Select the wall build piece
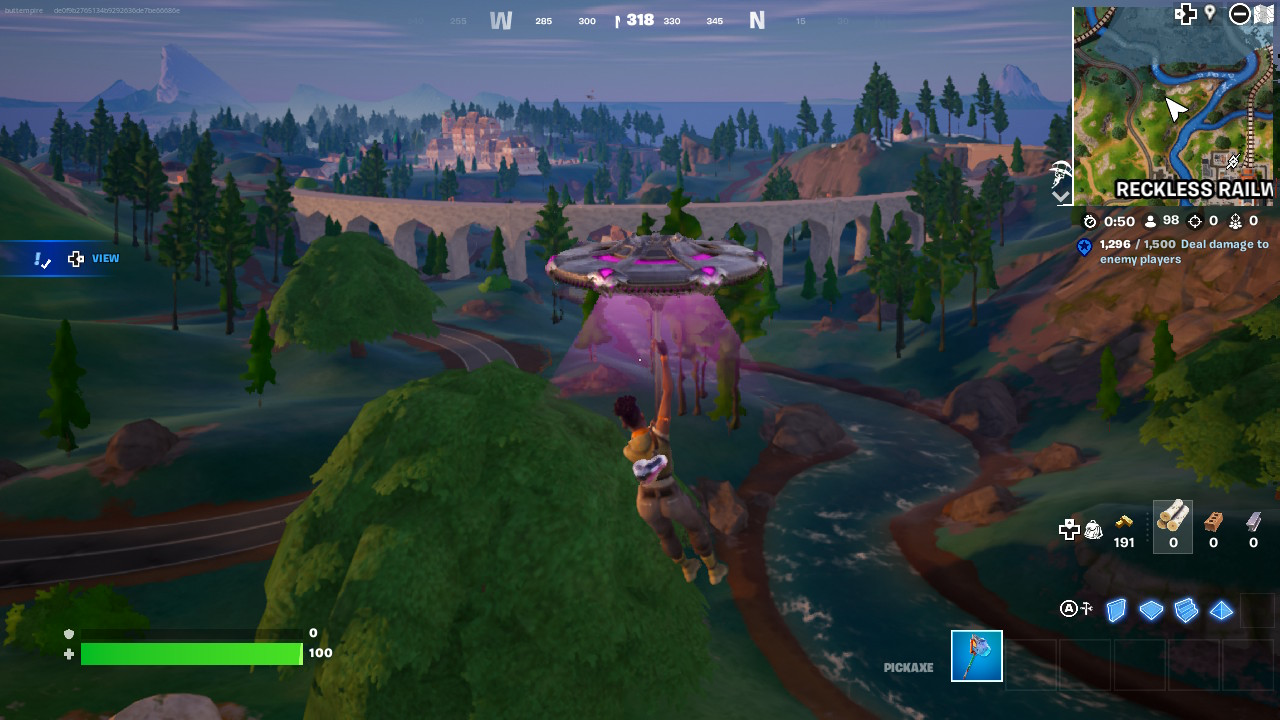 pyautogui.click(x=1116, y=610)
